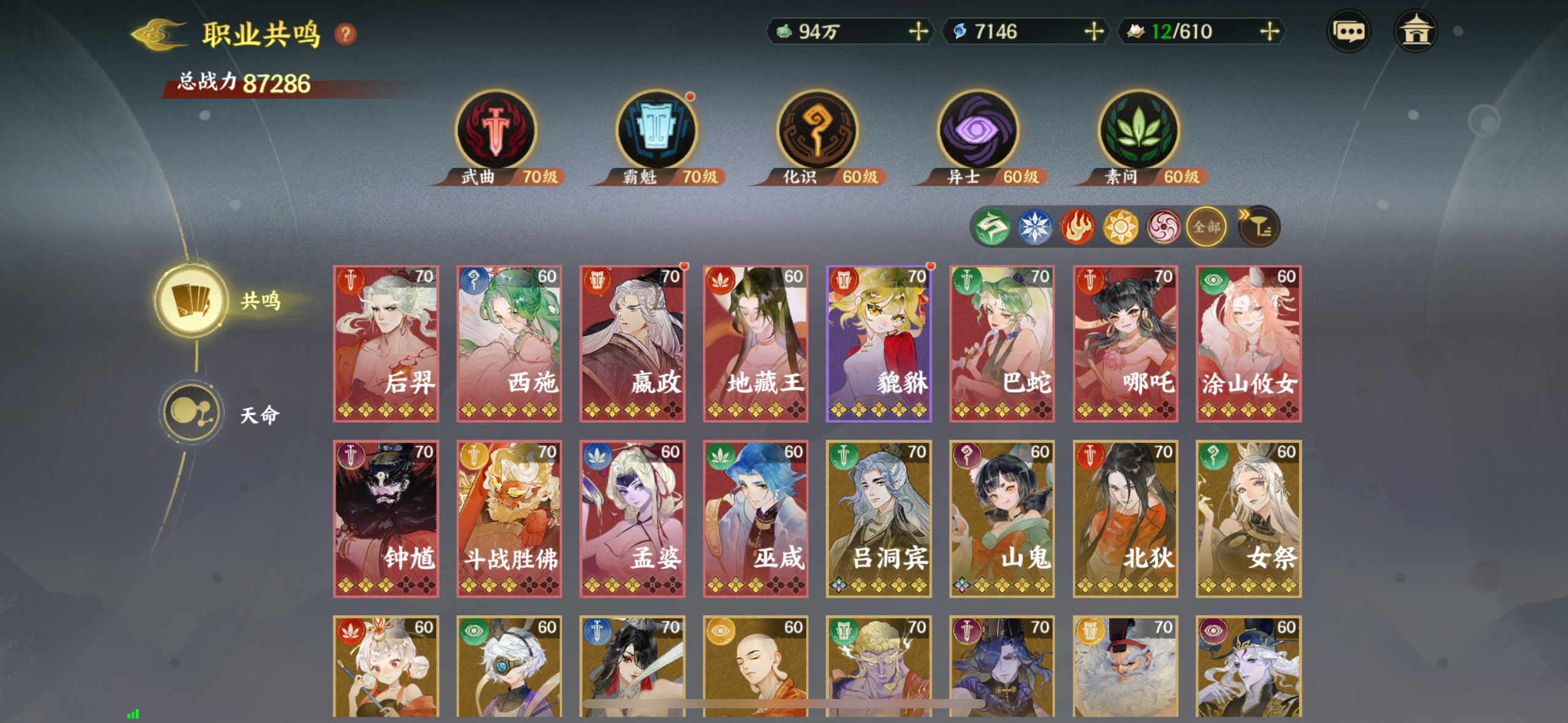Select the 貔貅 character card
Screen dimensions: 1568x723
pyautogui.click(x=878, y=343)
